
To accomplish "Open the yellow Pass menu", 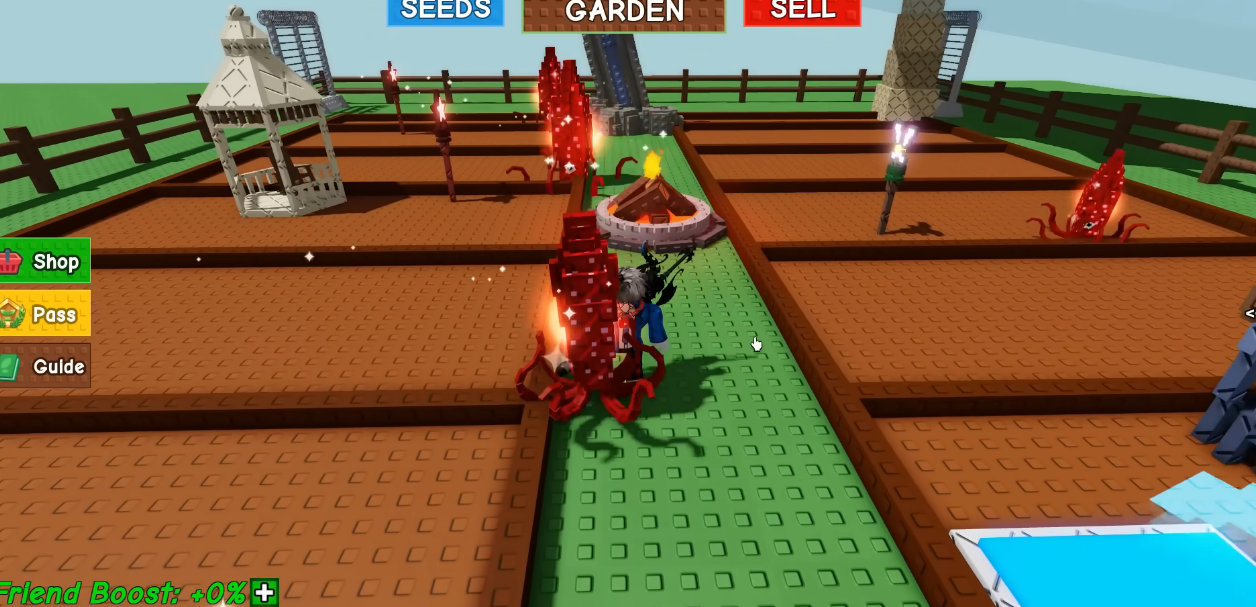I will 45,314.
